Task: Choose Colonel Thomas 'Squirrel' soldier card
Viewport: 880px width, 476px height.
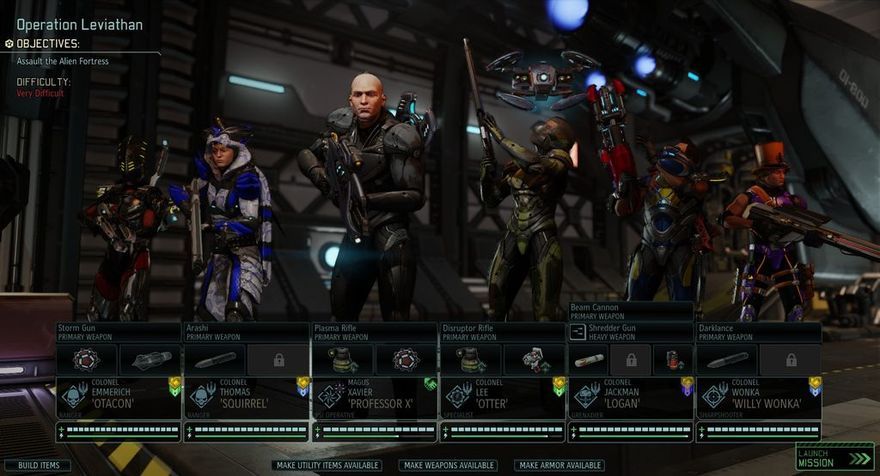Action: click(246, 396)
